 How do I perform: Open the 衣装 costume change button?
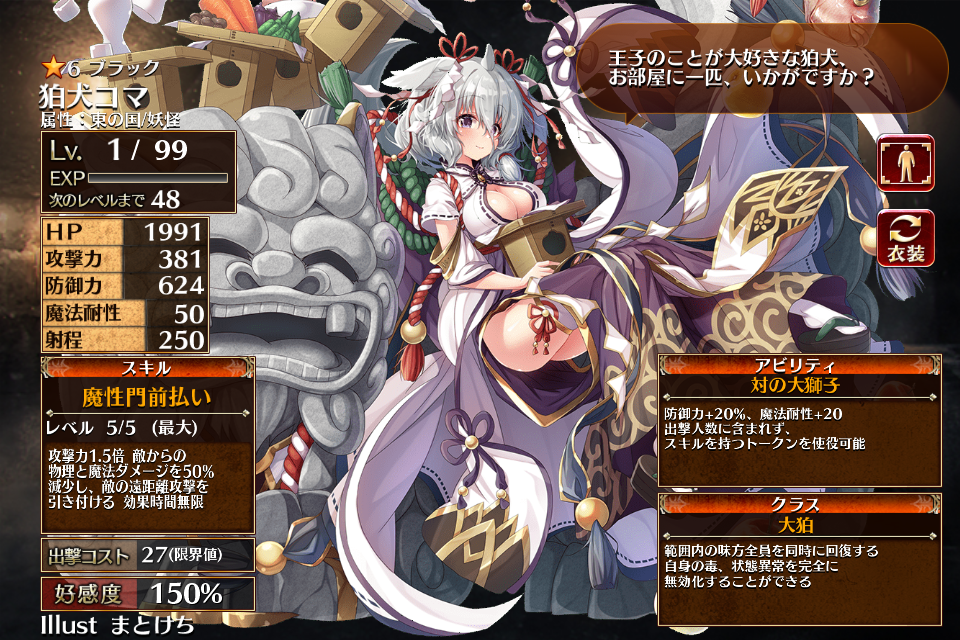[906, 238]
